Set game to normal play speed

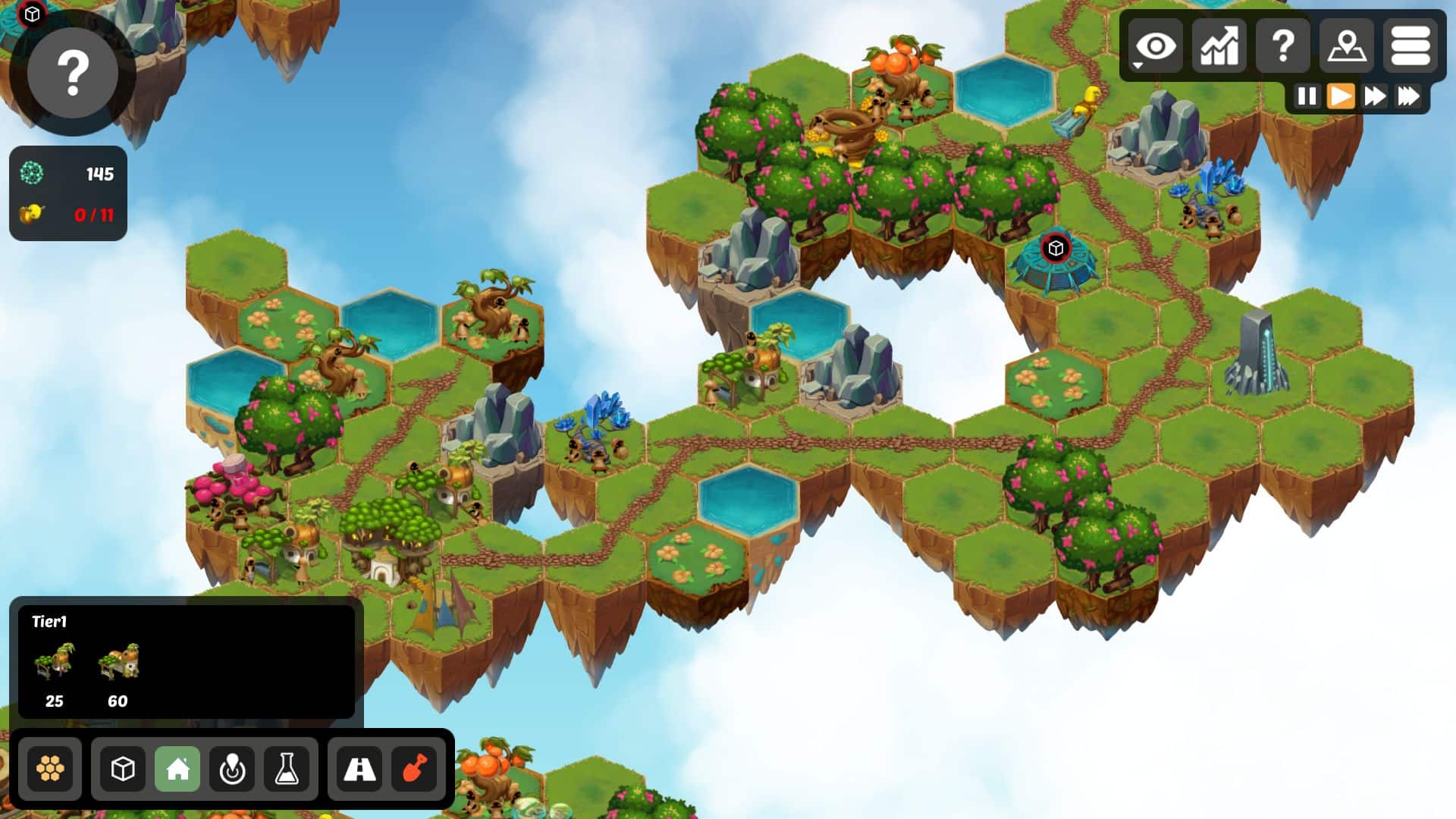1341,96
